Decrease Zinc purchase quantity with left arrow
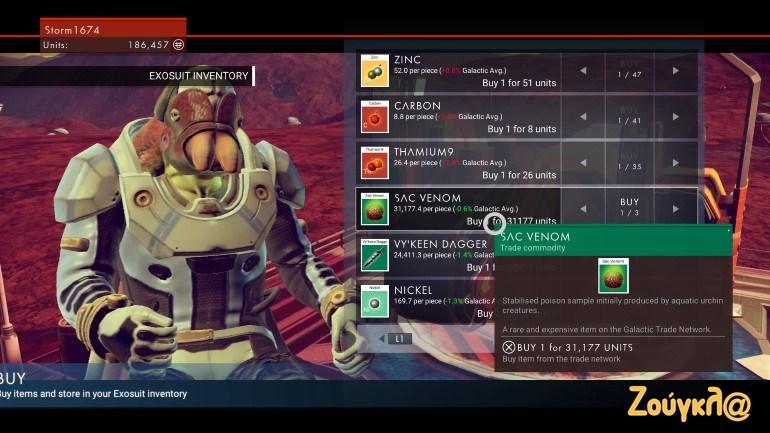 tap(583, 70)
